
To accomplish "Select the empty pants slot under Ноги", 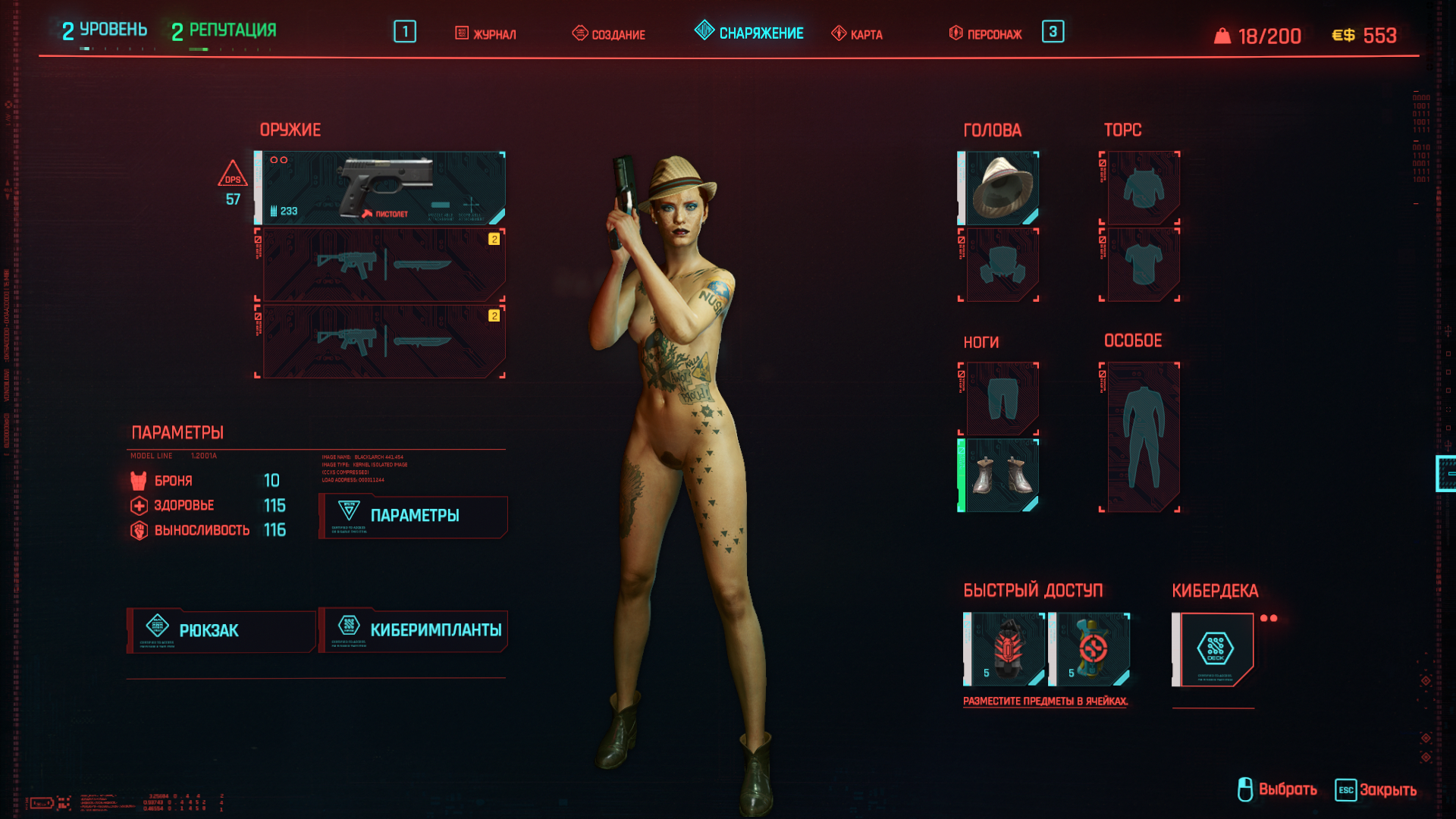I will (1001, 399).
